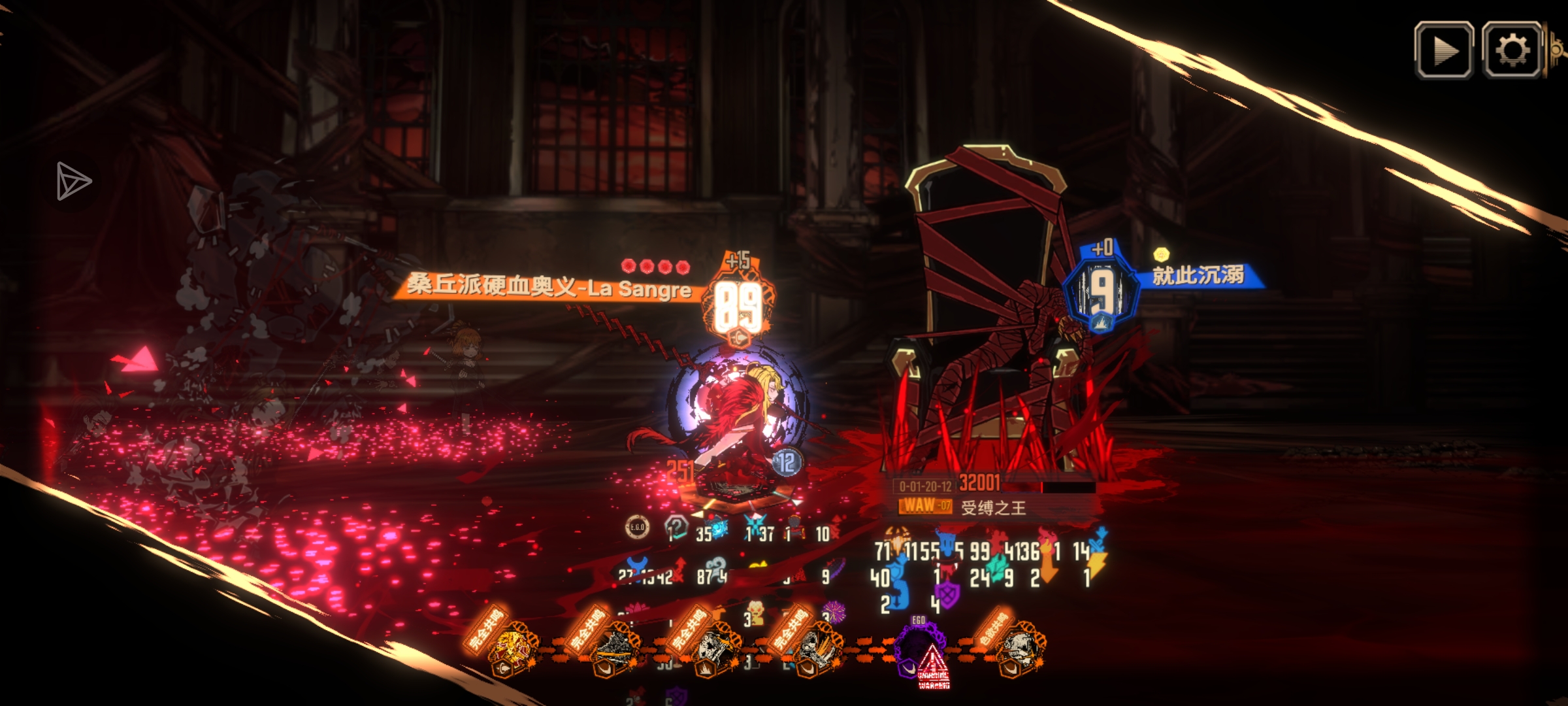Open the gear settings menu
Image resolution: width=1568 pixels, height=706 pixels.
1512,50
